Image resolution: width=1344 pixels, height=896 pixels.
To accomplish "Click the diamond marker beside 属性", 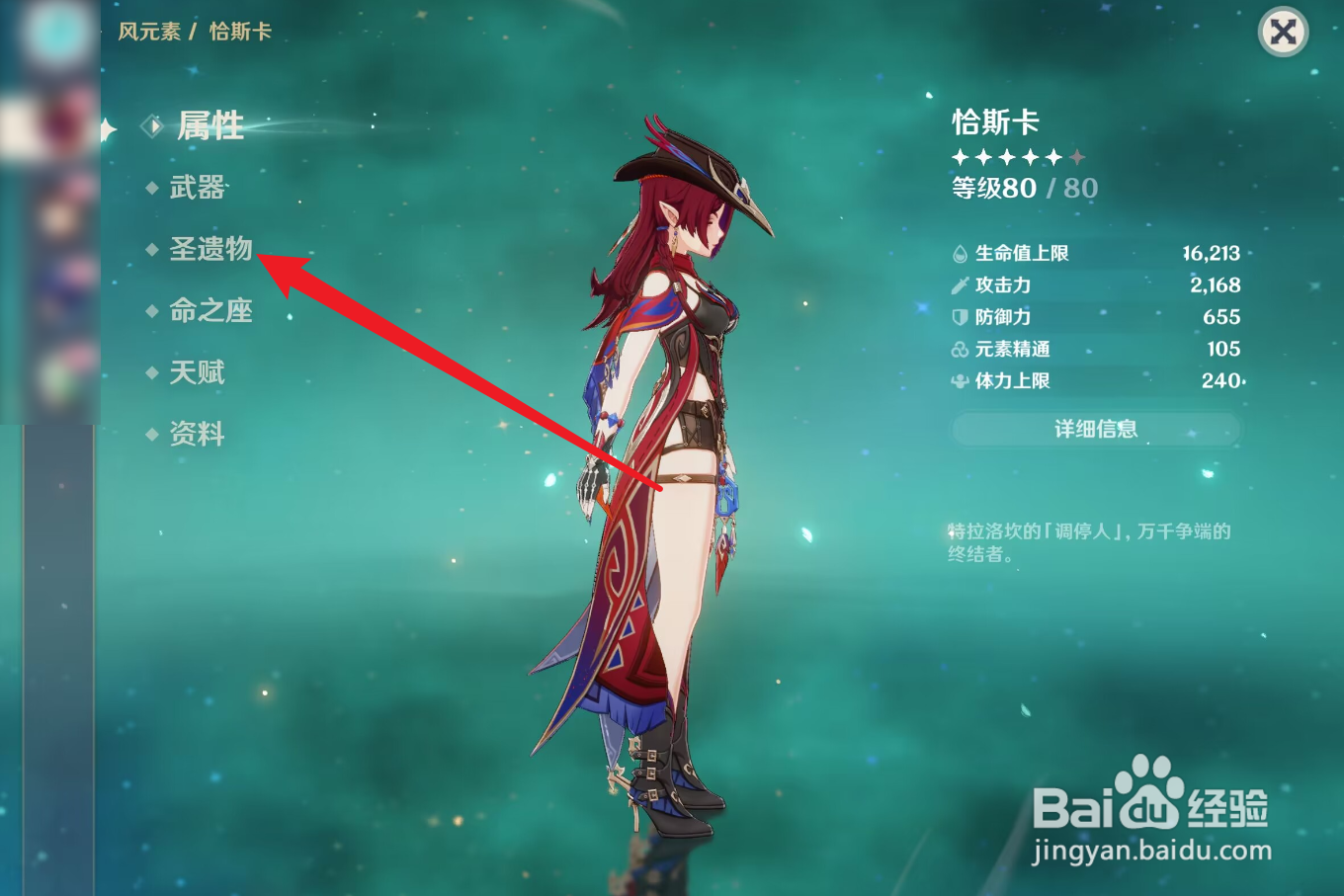I will 151,125.
